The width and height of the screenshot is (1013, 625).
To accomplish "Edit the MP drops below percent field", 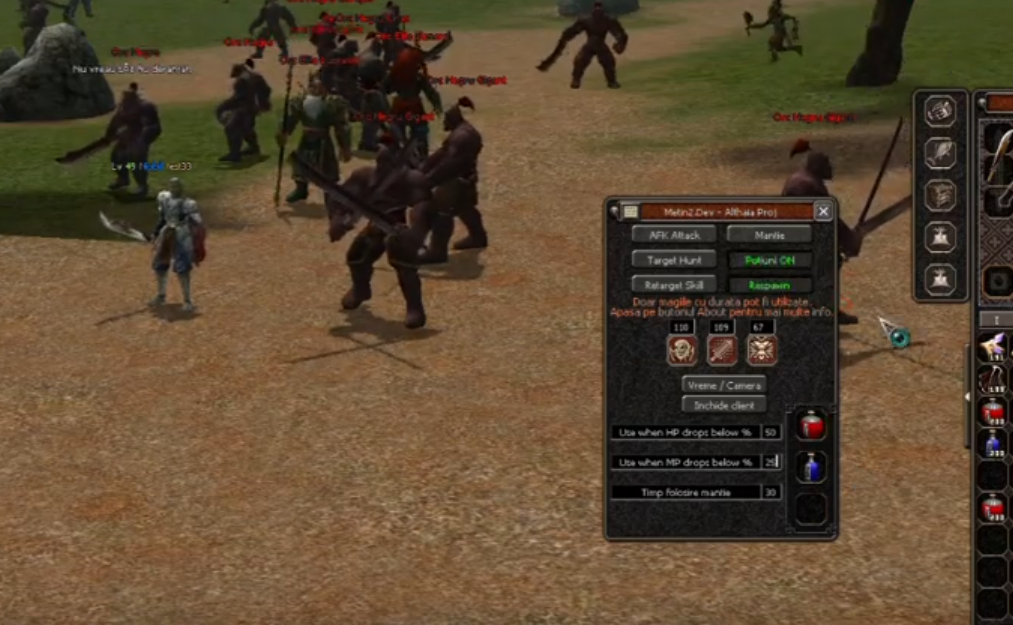I will pyautogui.click(x=770, y=462).
